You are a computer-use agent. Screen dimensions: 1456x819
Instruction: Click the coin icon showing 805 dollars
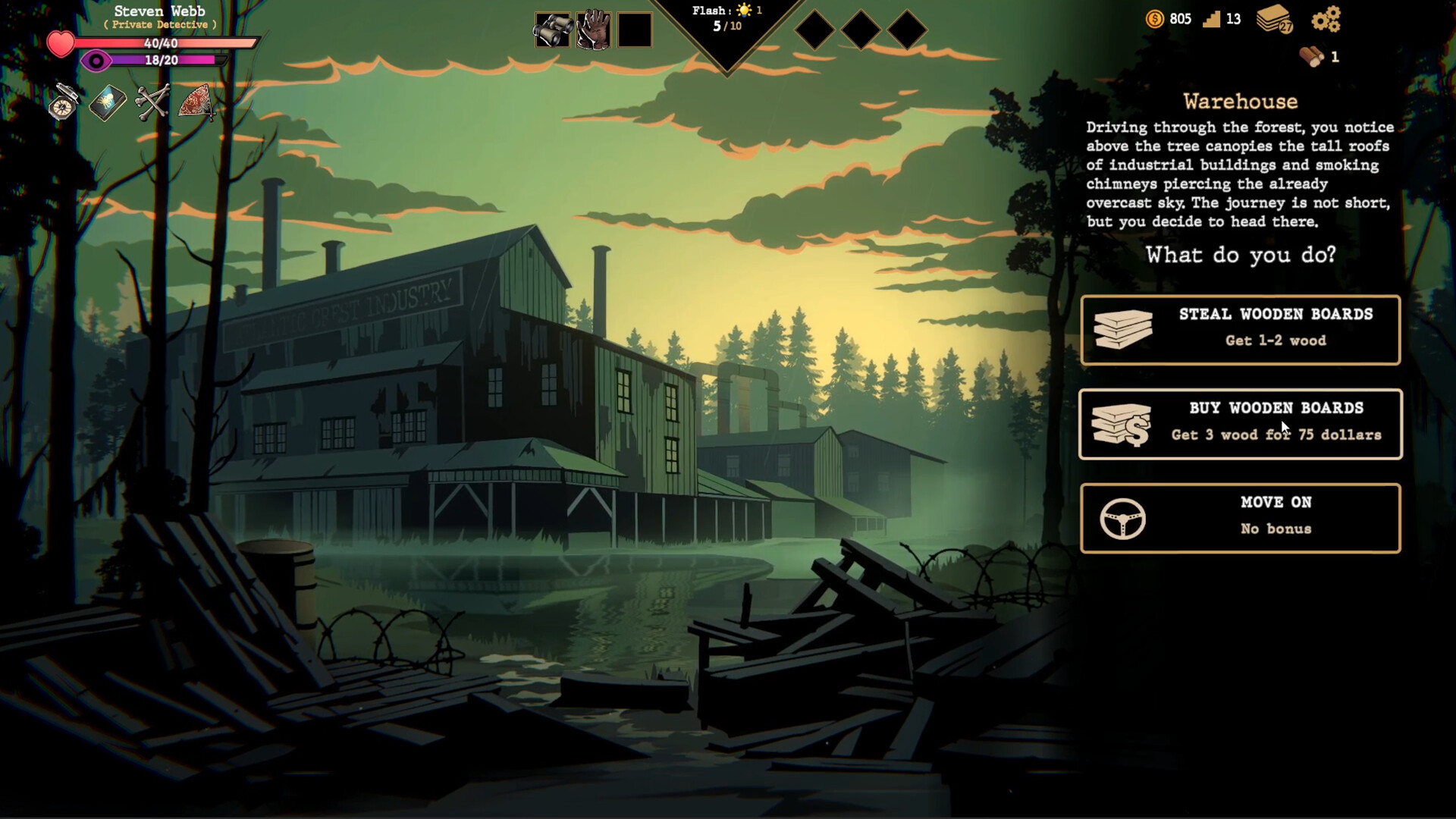coord(1154,20)
